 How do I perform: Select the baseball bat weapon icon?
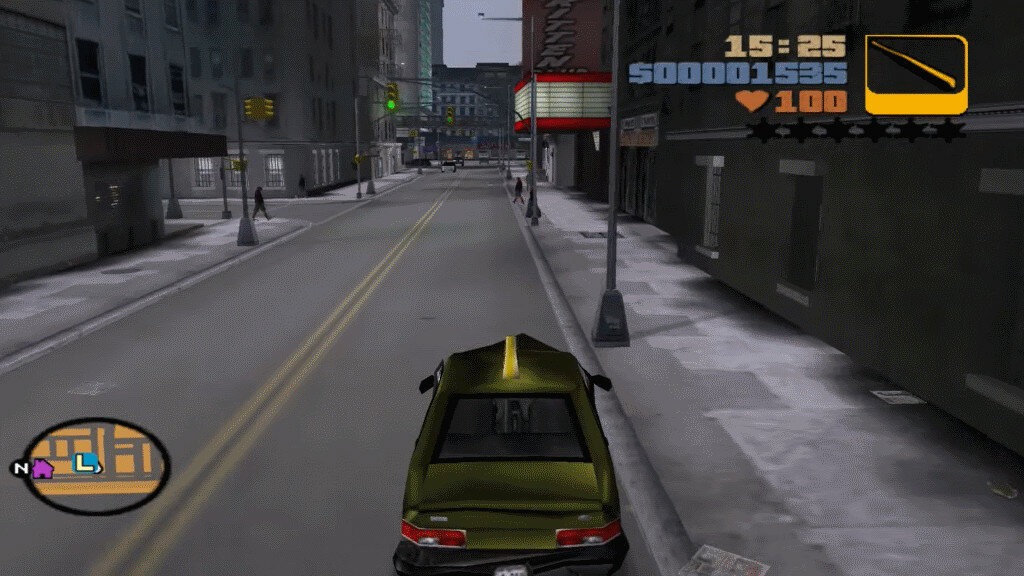(x=916, y=75)
